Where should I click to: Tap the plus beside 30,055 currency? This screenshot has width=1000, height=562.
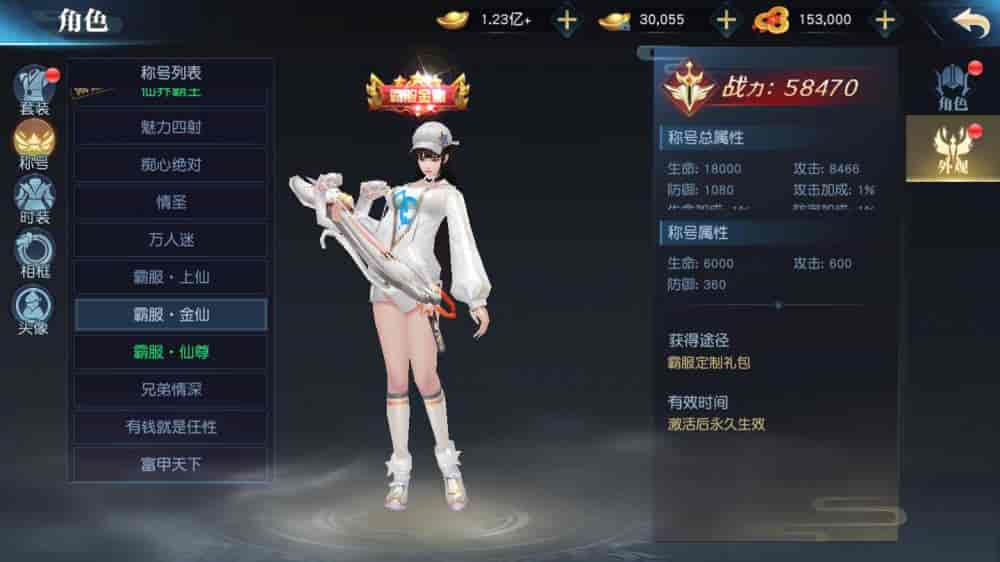tap(726, 19)
